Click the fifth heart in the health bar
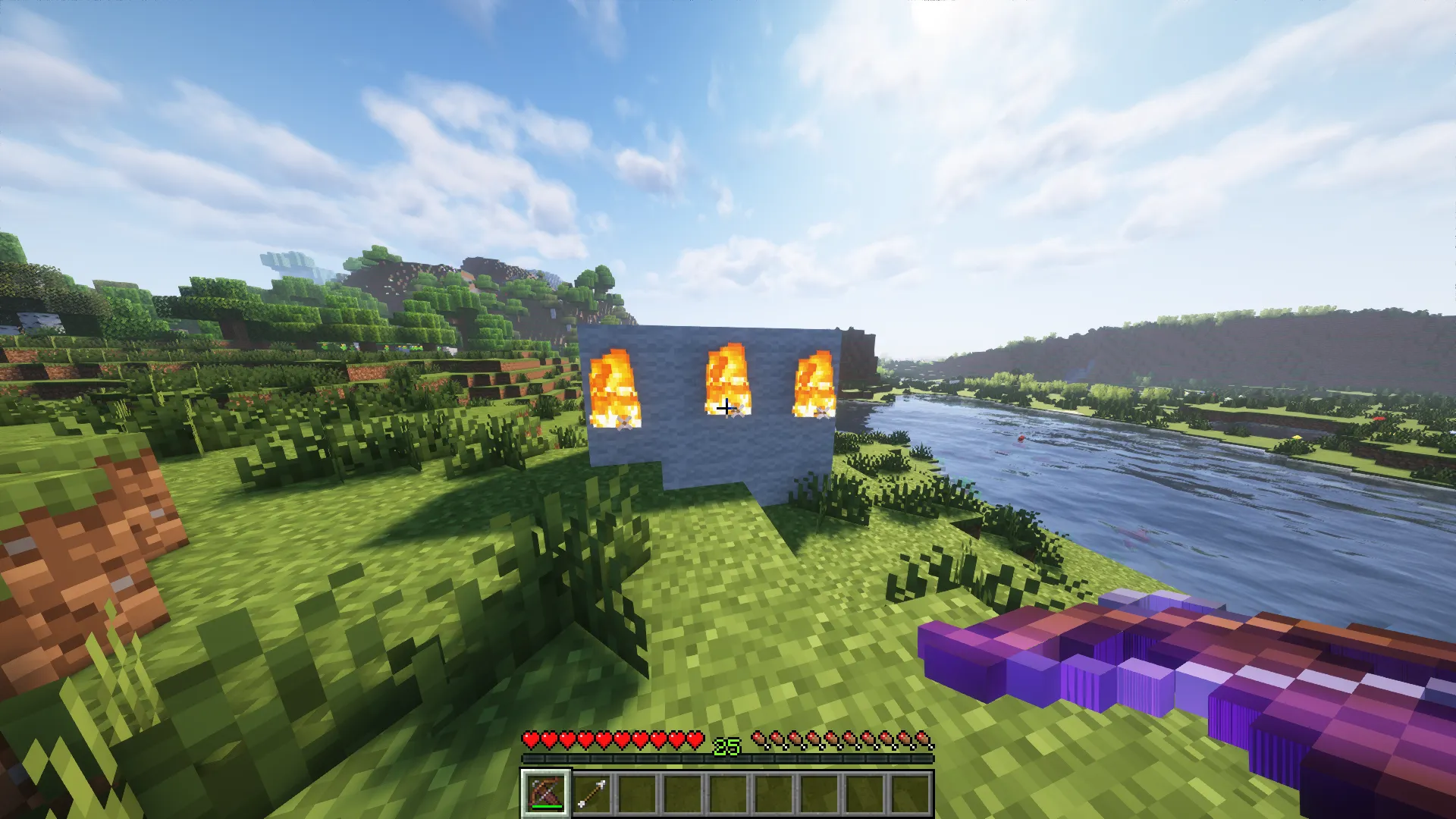Screen dimensions: 1456x819 [x=604, y=739]
